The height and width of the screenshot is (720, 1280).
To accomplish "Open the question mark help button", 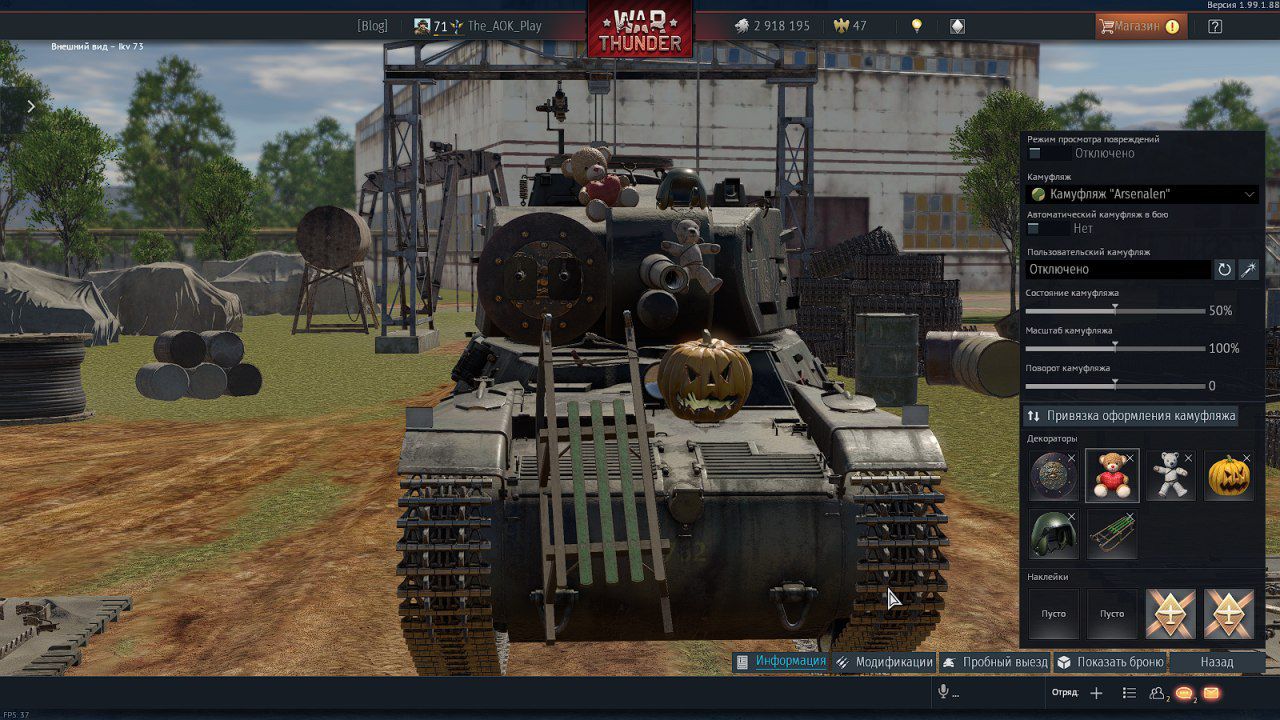I will [1215, 27].
